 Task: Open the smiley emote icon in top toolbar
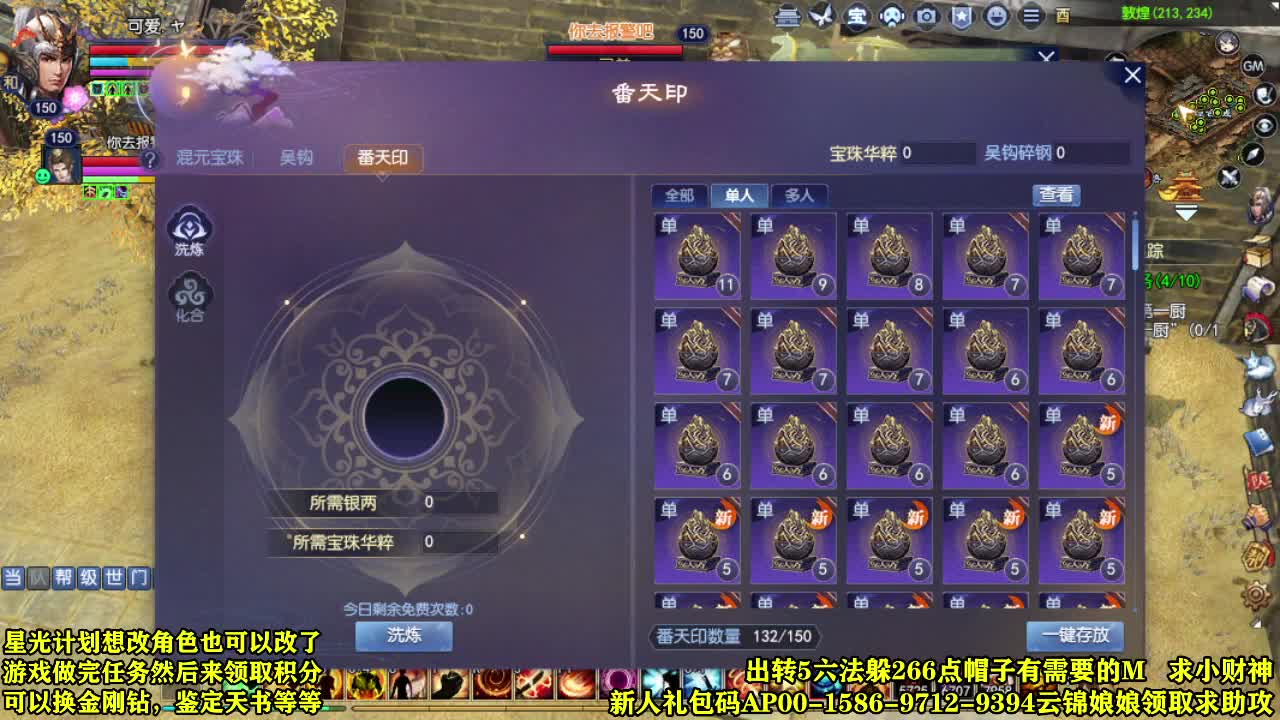[997, 17]
